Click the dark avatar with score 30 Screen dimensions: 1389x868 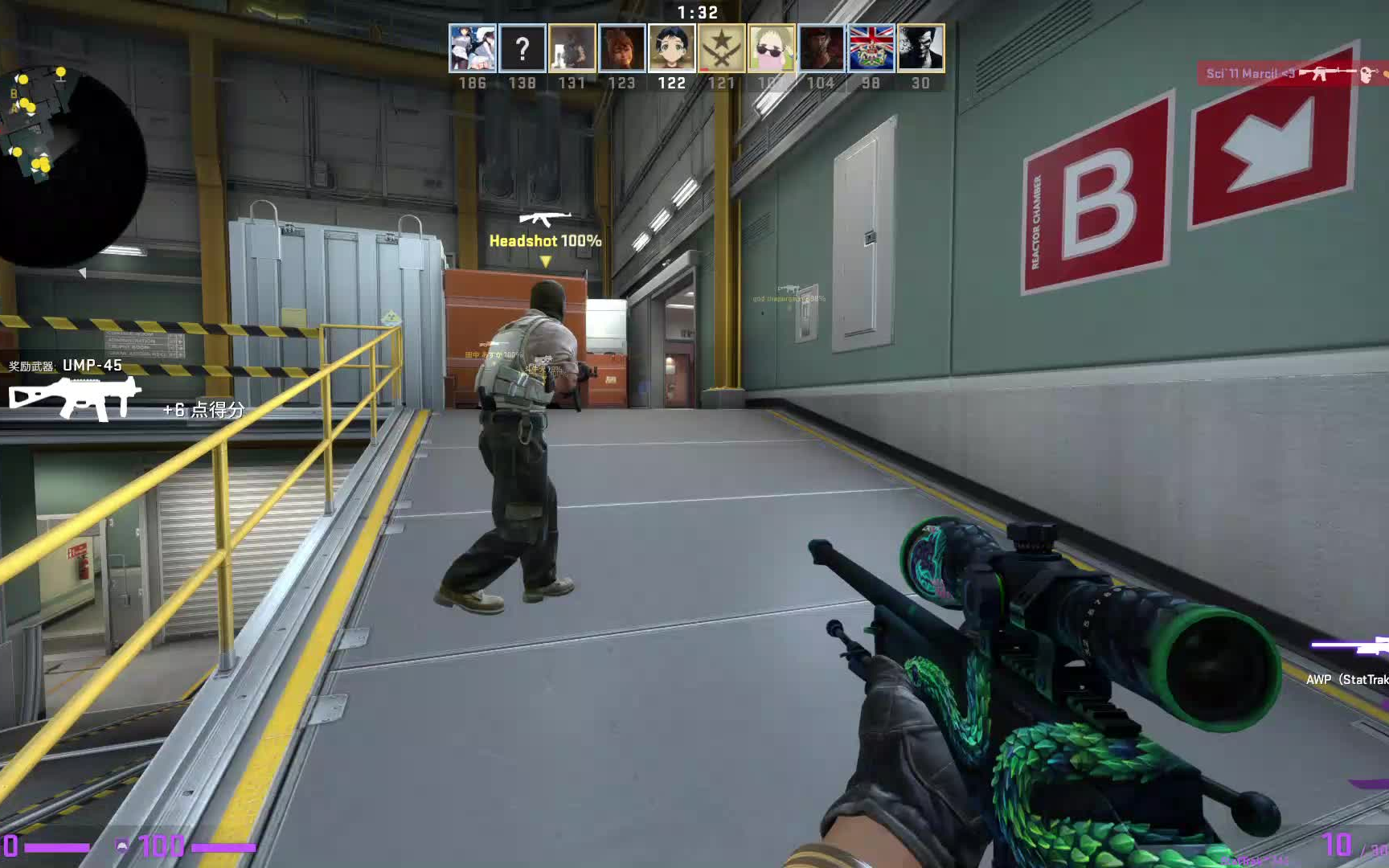tap(921, 50)
